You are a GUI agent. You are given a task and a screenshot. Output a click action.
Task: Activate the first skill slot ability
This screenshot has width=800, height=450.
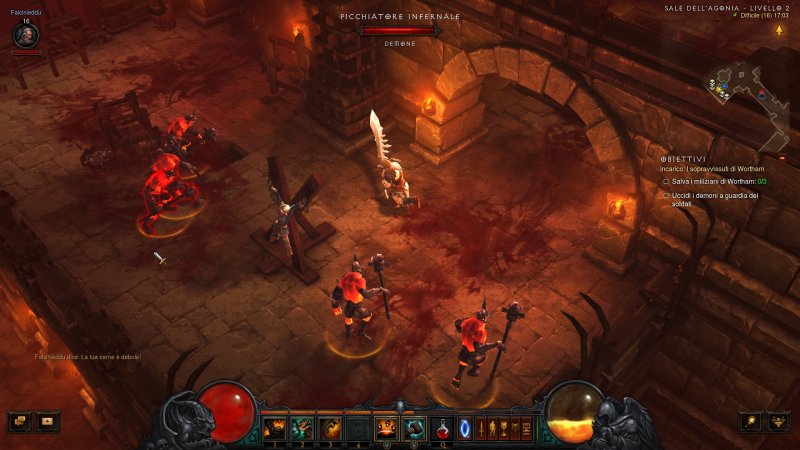[274, 429]
